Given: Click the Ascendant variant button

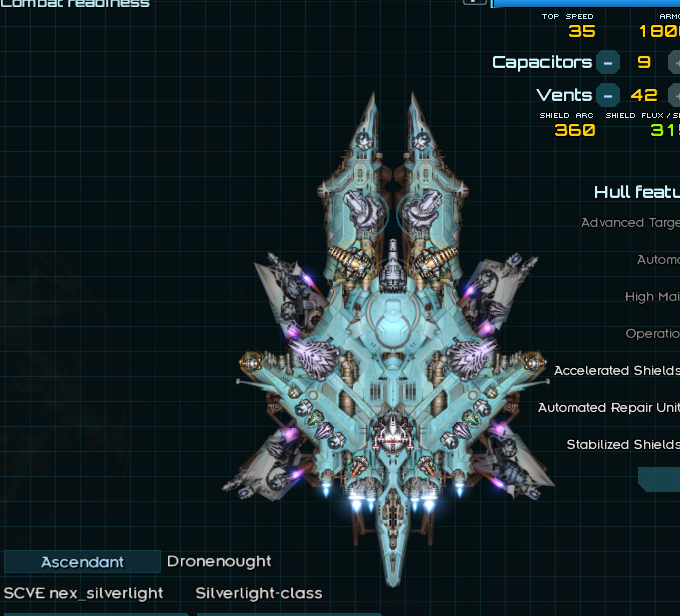Looking at the screenshot, I should click(x=82, y=562).
